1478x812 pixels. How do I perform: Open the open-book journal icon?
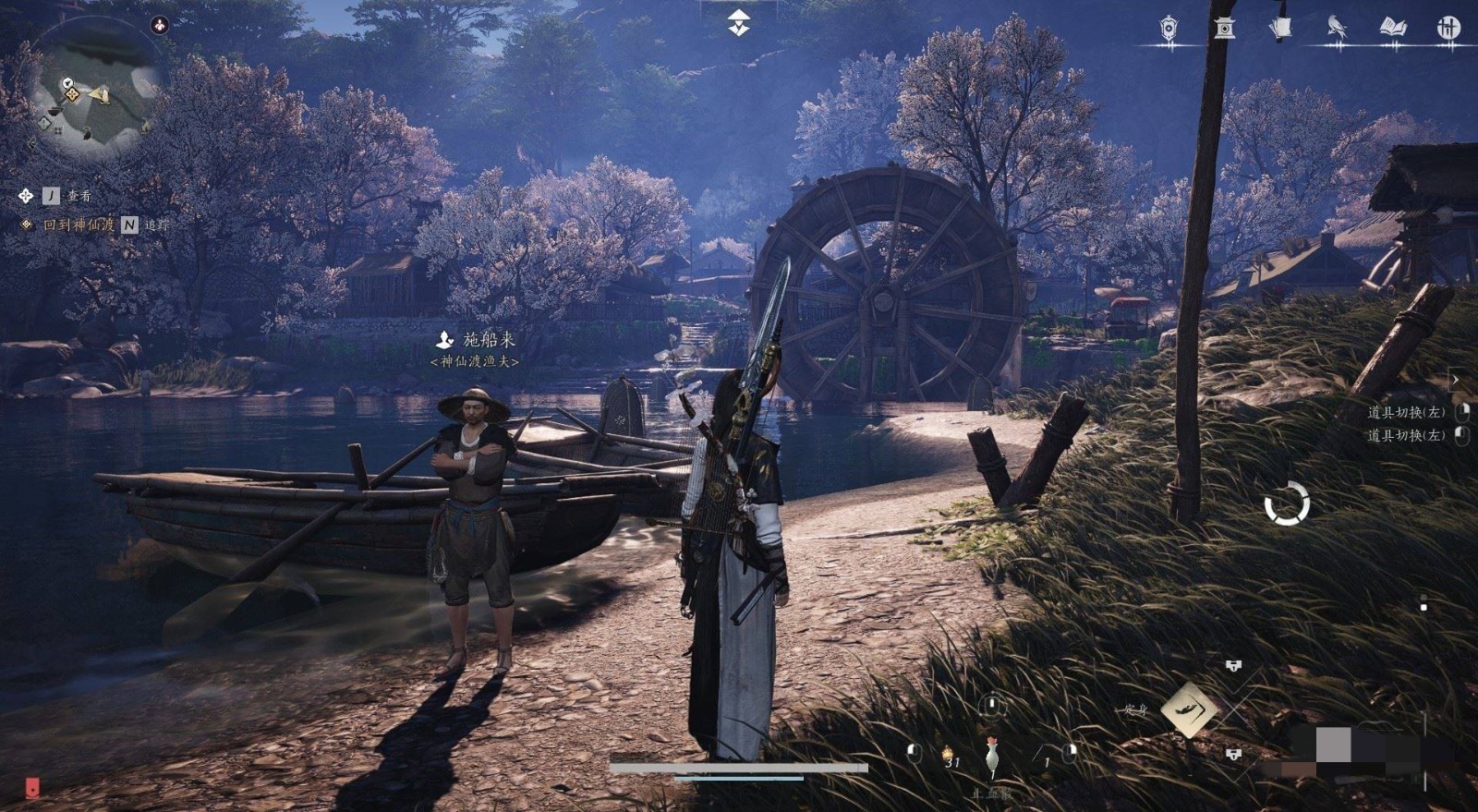(x=1393, y=29)
